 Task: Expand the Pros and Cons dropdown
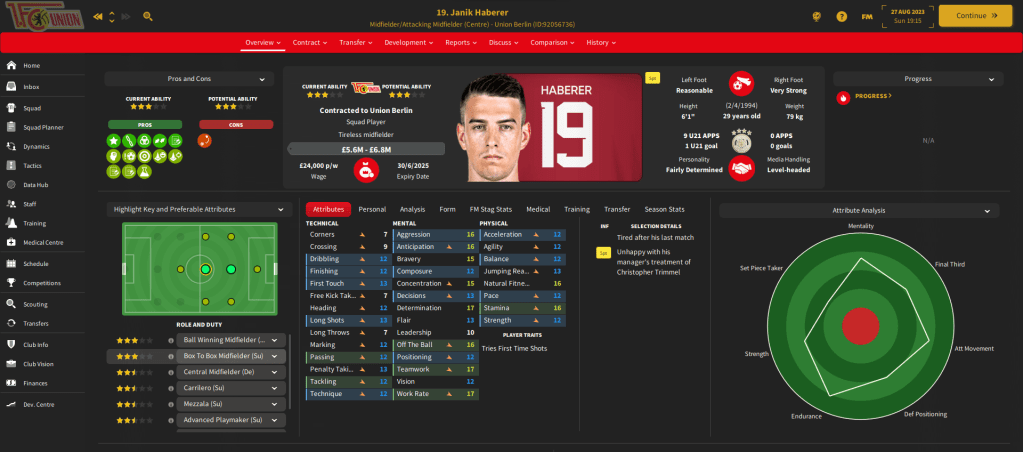(189, 79)
